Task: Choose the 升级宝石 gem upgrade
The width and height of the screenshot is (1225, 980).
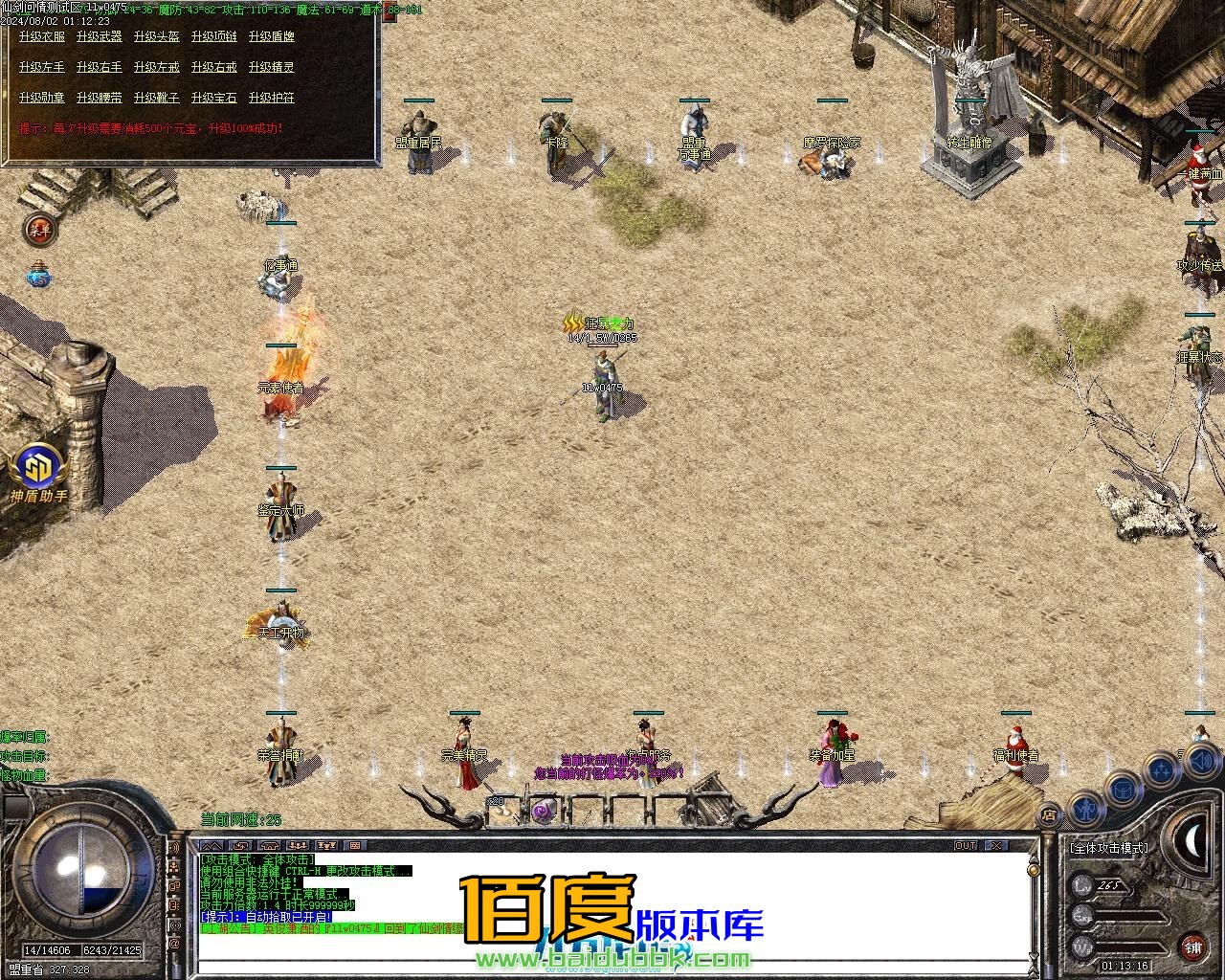Action: (x=214, y=98)
